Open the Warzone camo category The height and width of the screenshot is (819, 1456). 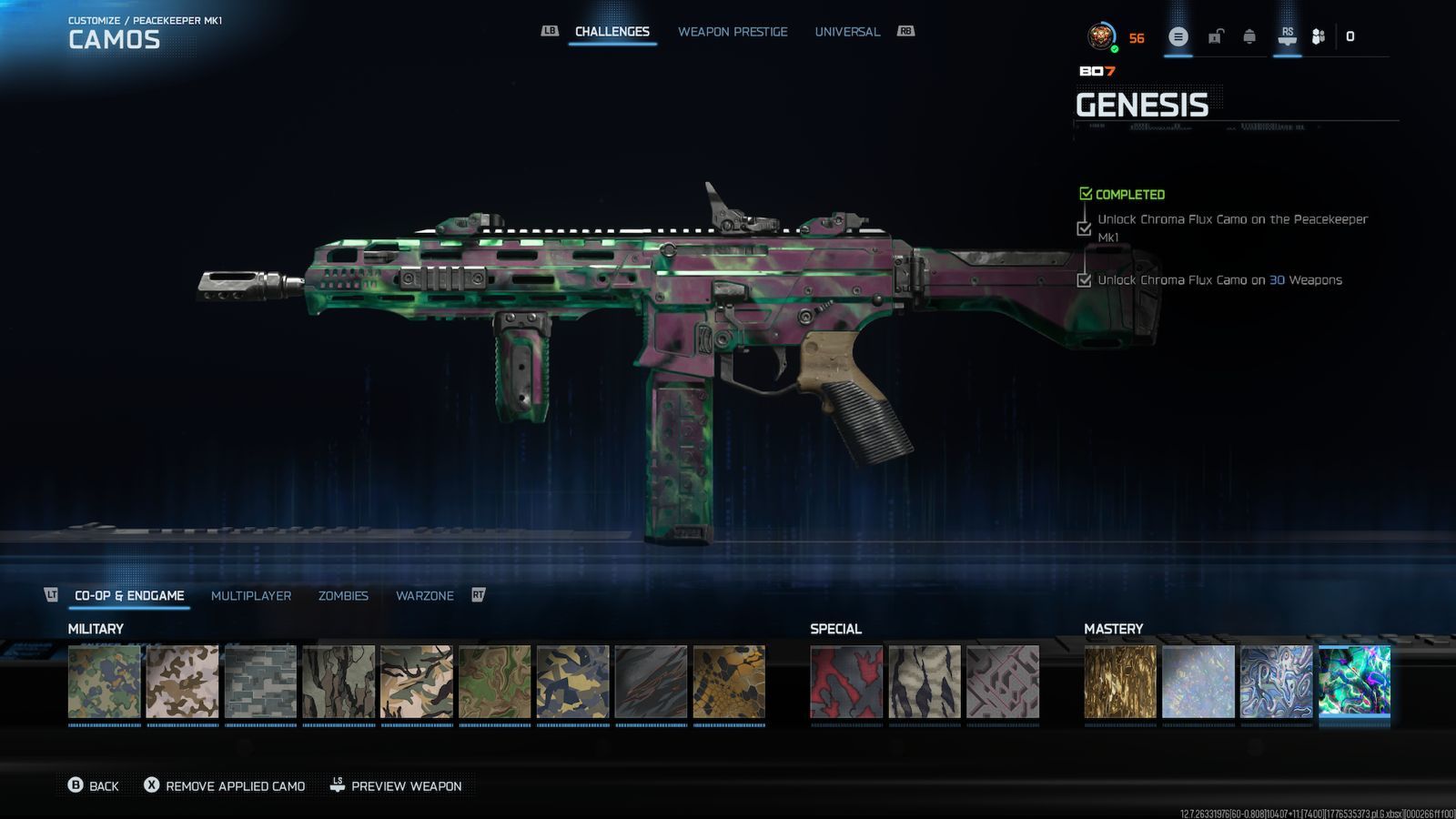click(x=425, y=596)
